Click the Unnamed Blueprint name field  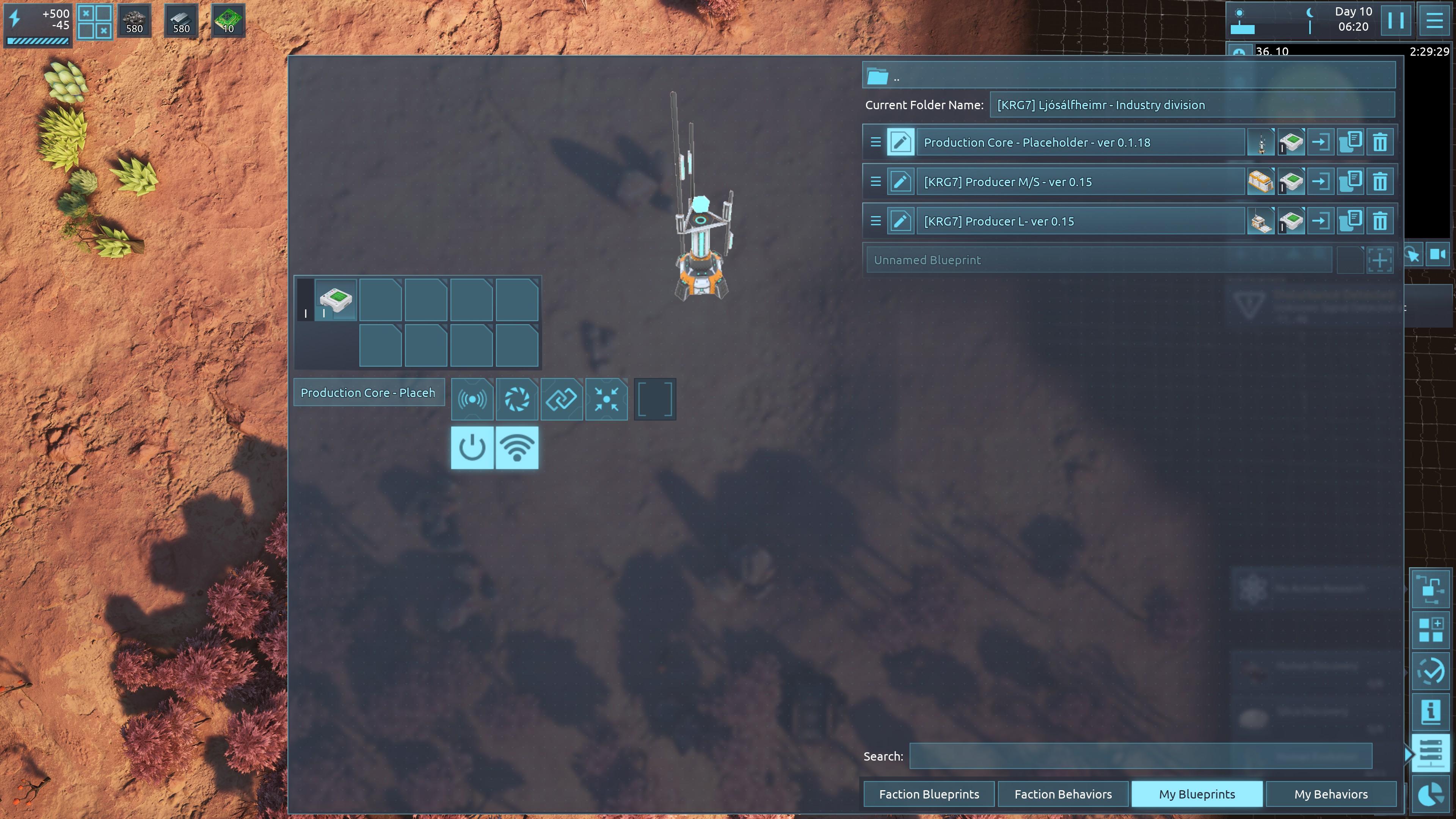[x=1098, y=260]
